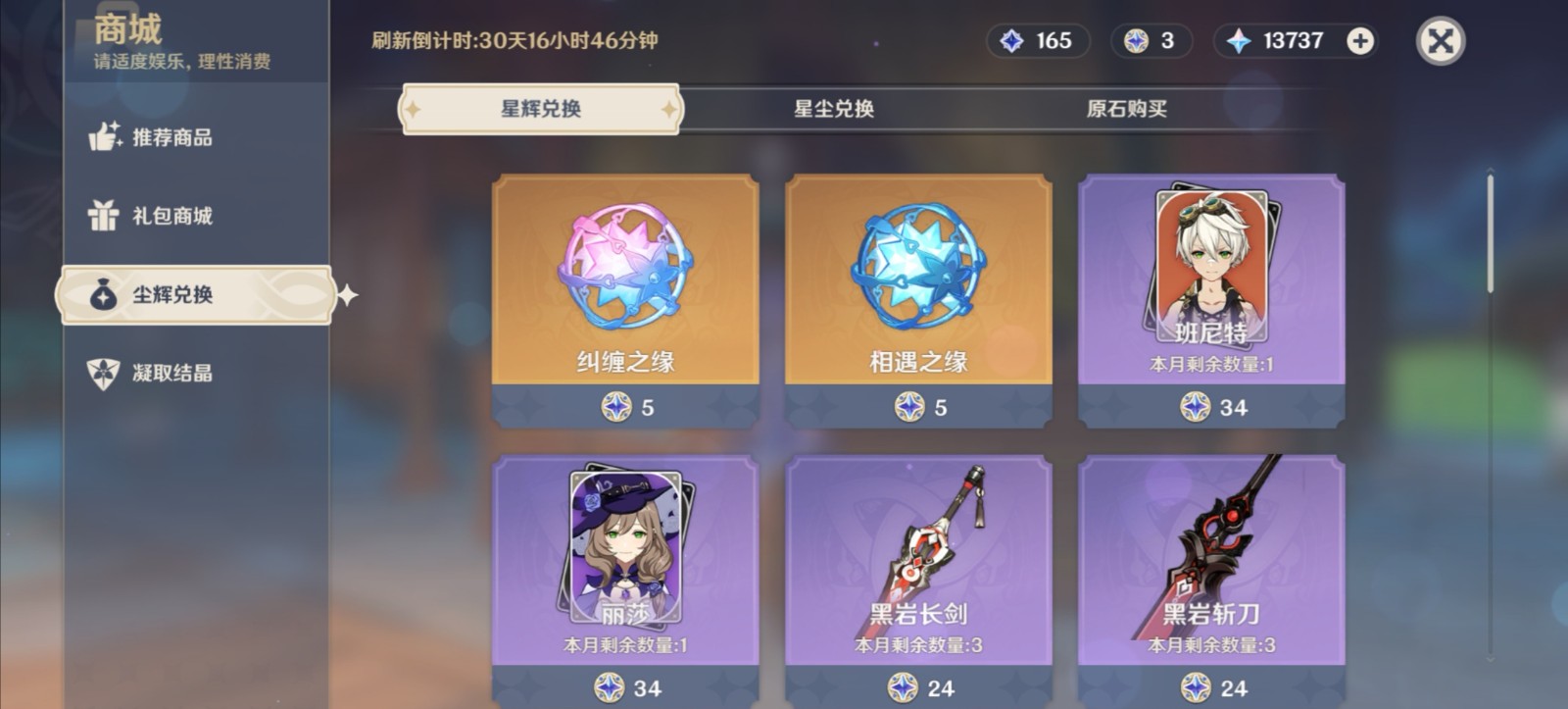Purchase the 纠缠之缘 Intertwined Fate
This screenshot has width=1568, height=709.
pos(624,294)
